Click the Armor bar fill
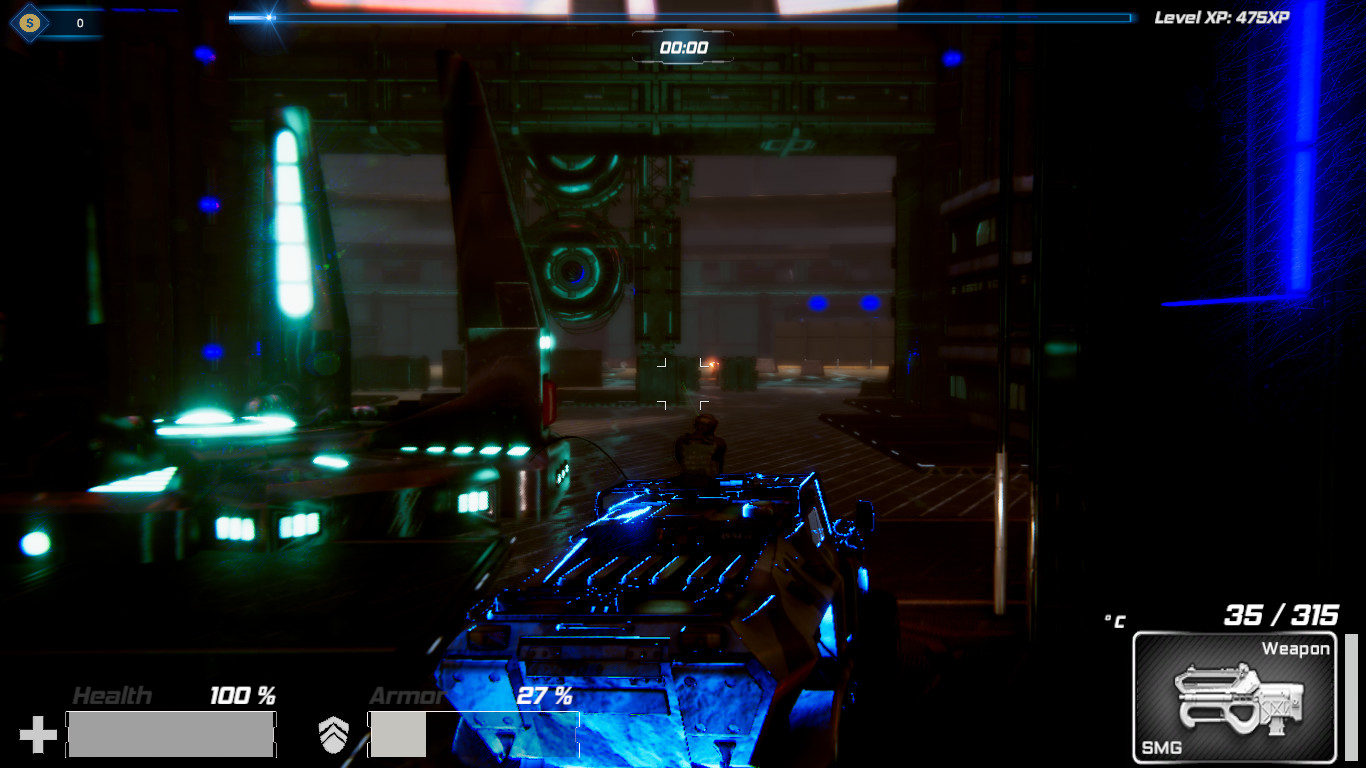 pyautogui.click(x=398, y=733)
